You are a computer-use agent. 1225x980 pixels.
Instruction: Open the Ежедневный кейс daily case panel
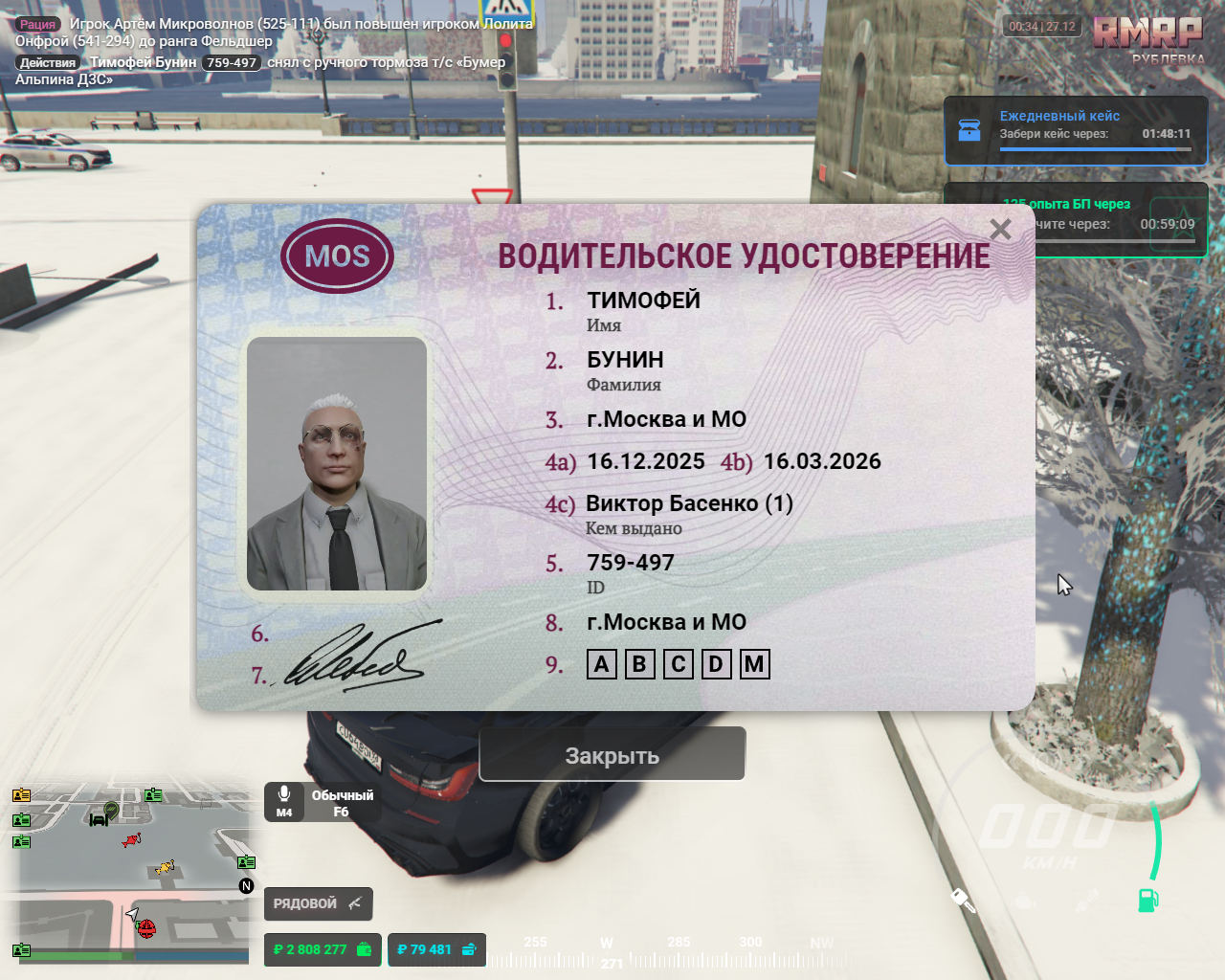[x=1075, y=130]
